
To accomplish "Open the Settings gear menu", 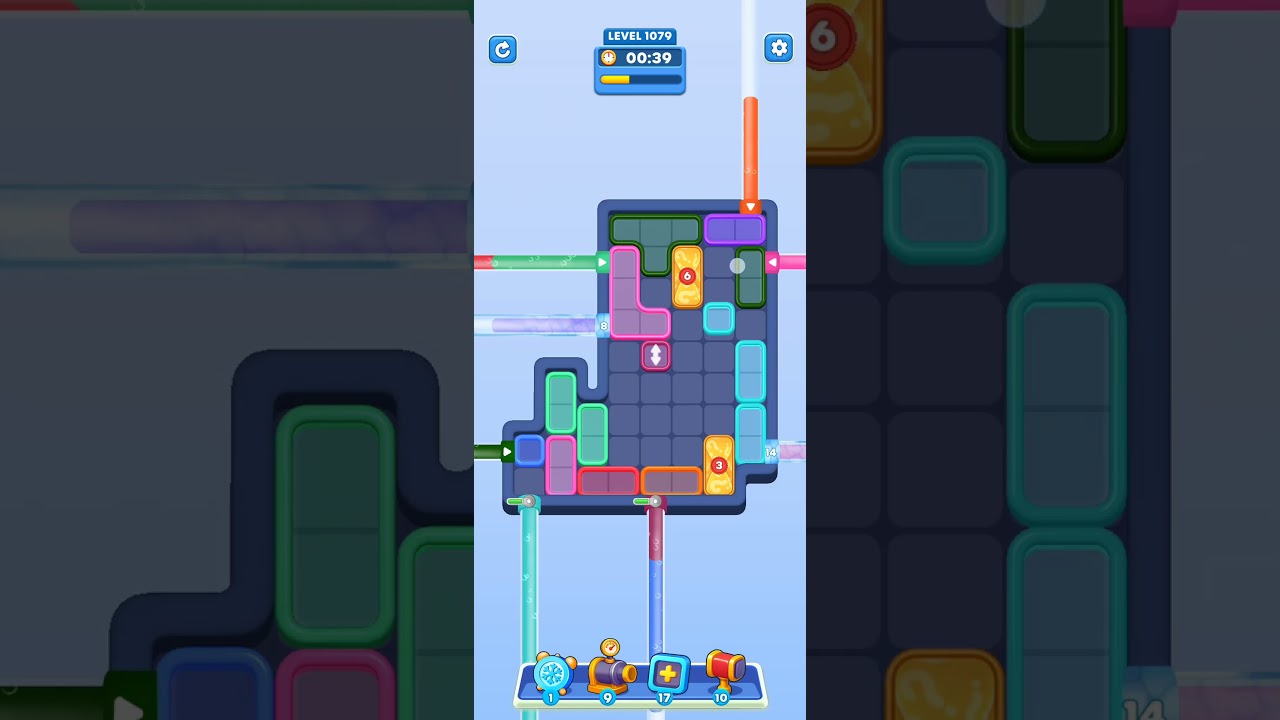I will (x=779, y=47).
